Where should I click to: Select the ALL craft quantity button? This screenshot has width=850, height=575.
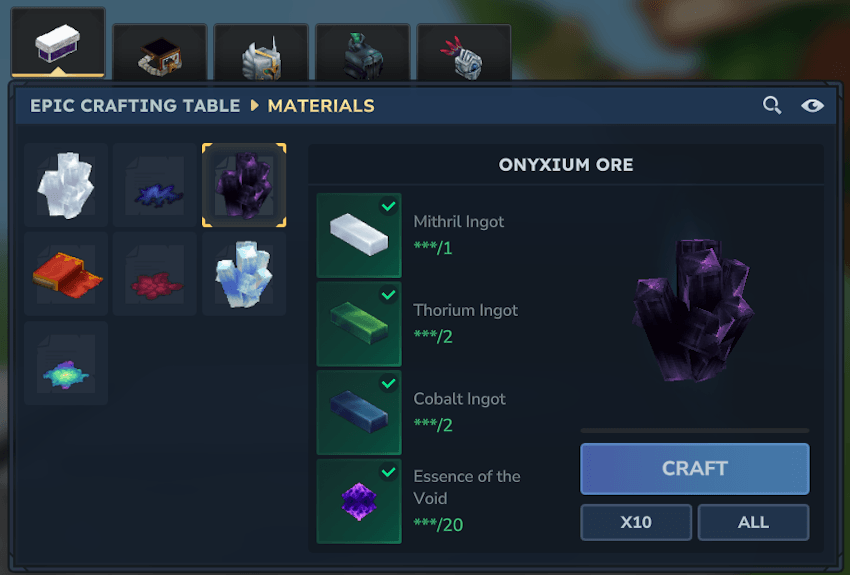(753, 522)
